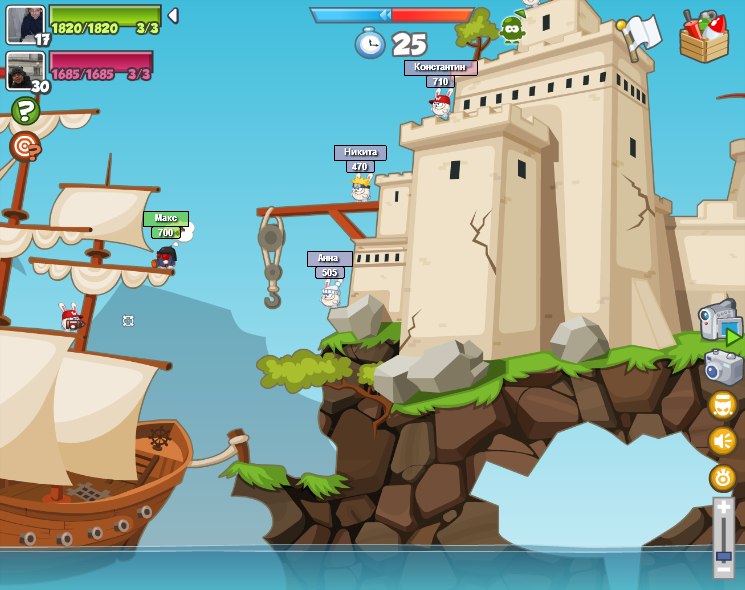Click the orange character silhouette button
Screen dimensions: 745x590
[x=722, y=405]
